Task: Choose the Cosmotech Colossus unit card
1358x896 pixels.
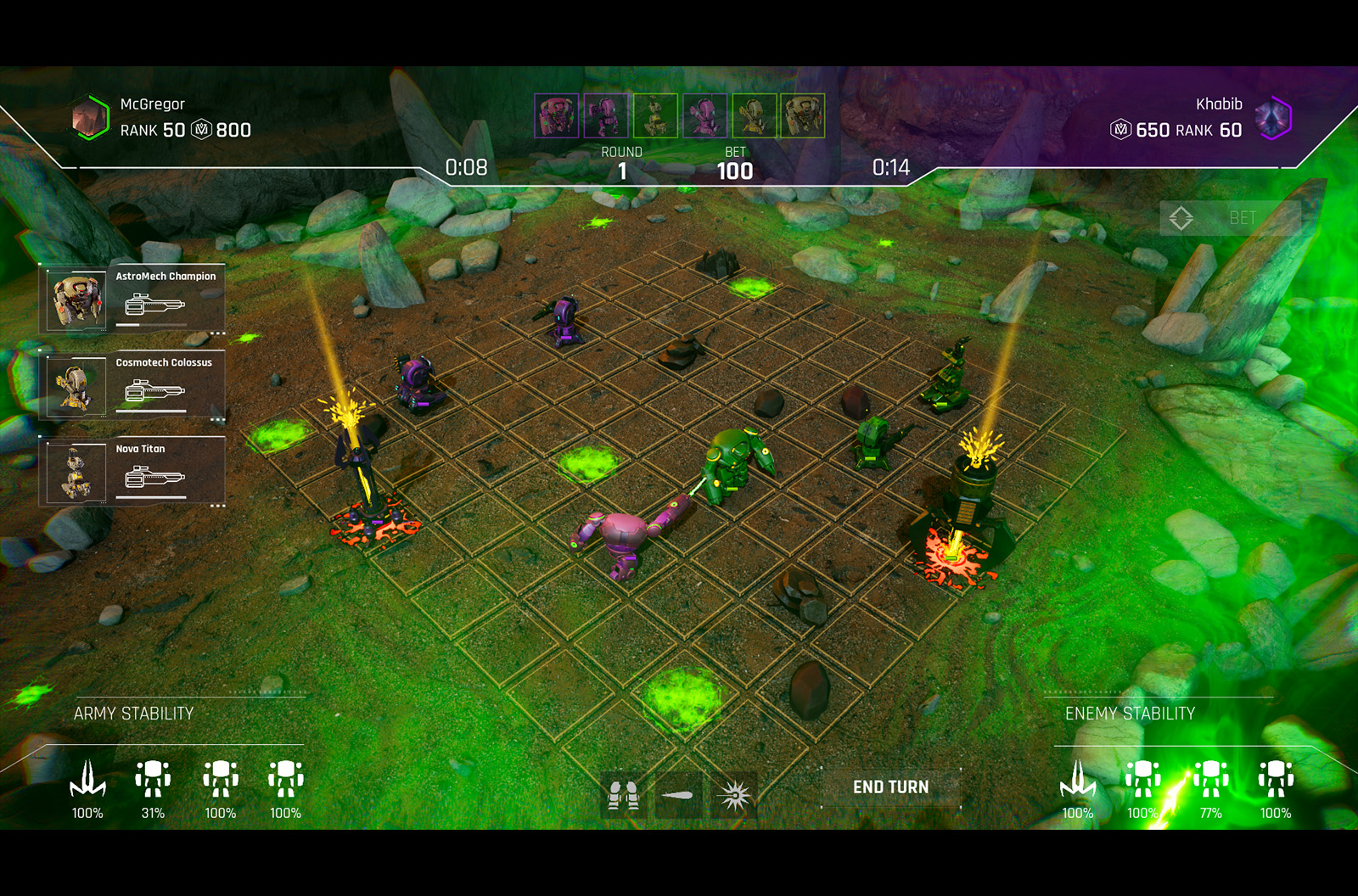Action: 133,387
